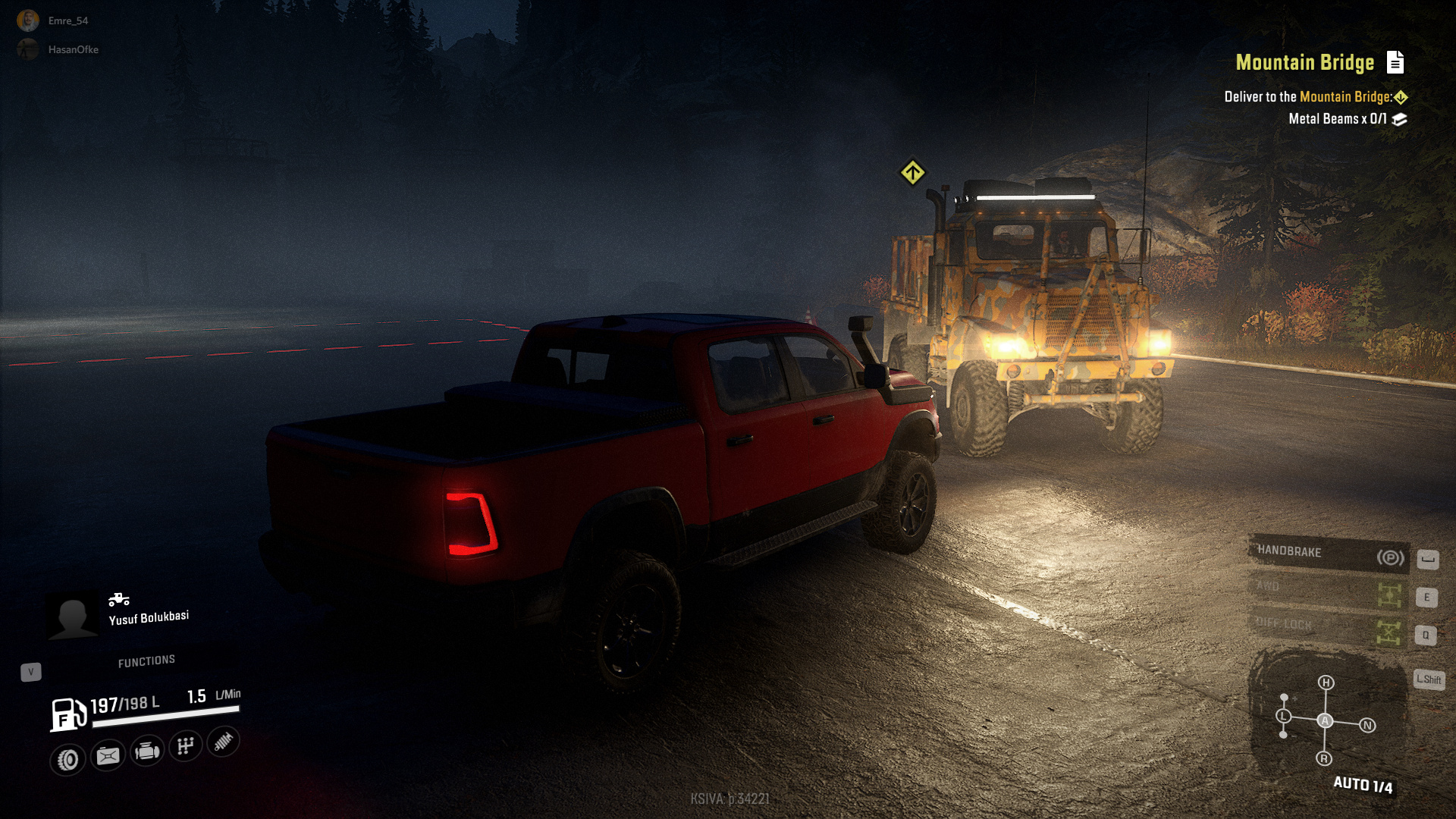
Task: Check the wheels damage icon
Action: [68, 759]
